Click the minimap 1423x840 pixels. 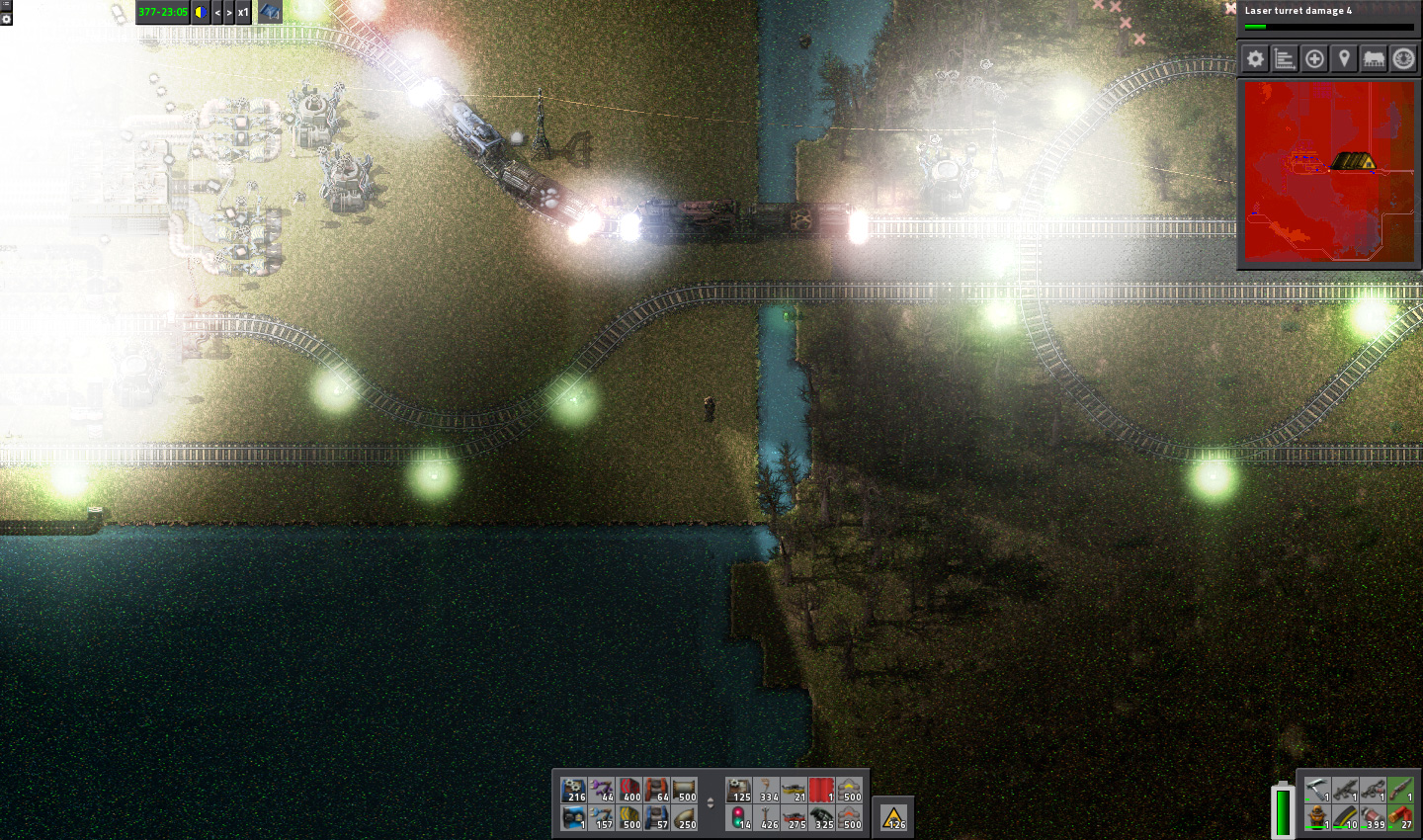pos(1329,172)
